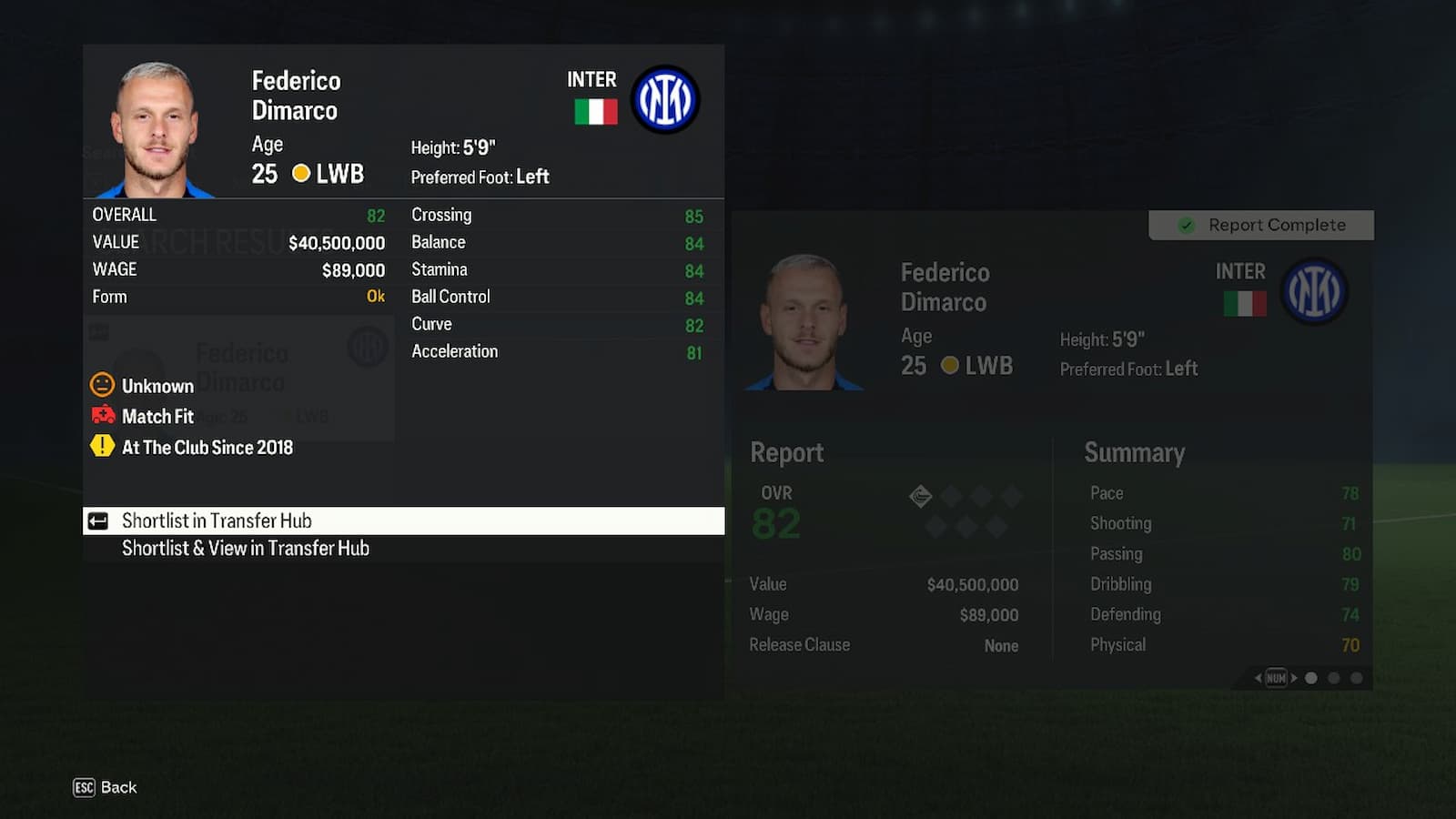Select Shortlist & View in Transfer Hub
This screenshot has height=819, width=1456.
246,548
